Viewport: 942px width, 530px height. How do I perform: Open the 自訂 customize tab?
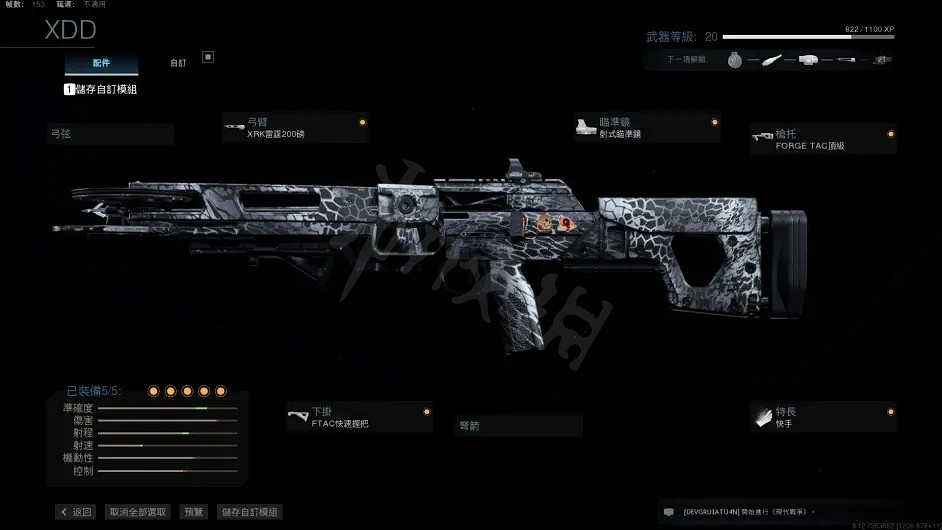click(x=178, y=63)
